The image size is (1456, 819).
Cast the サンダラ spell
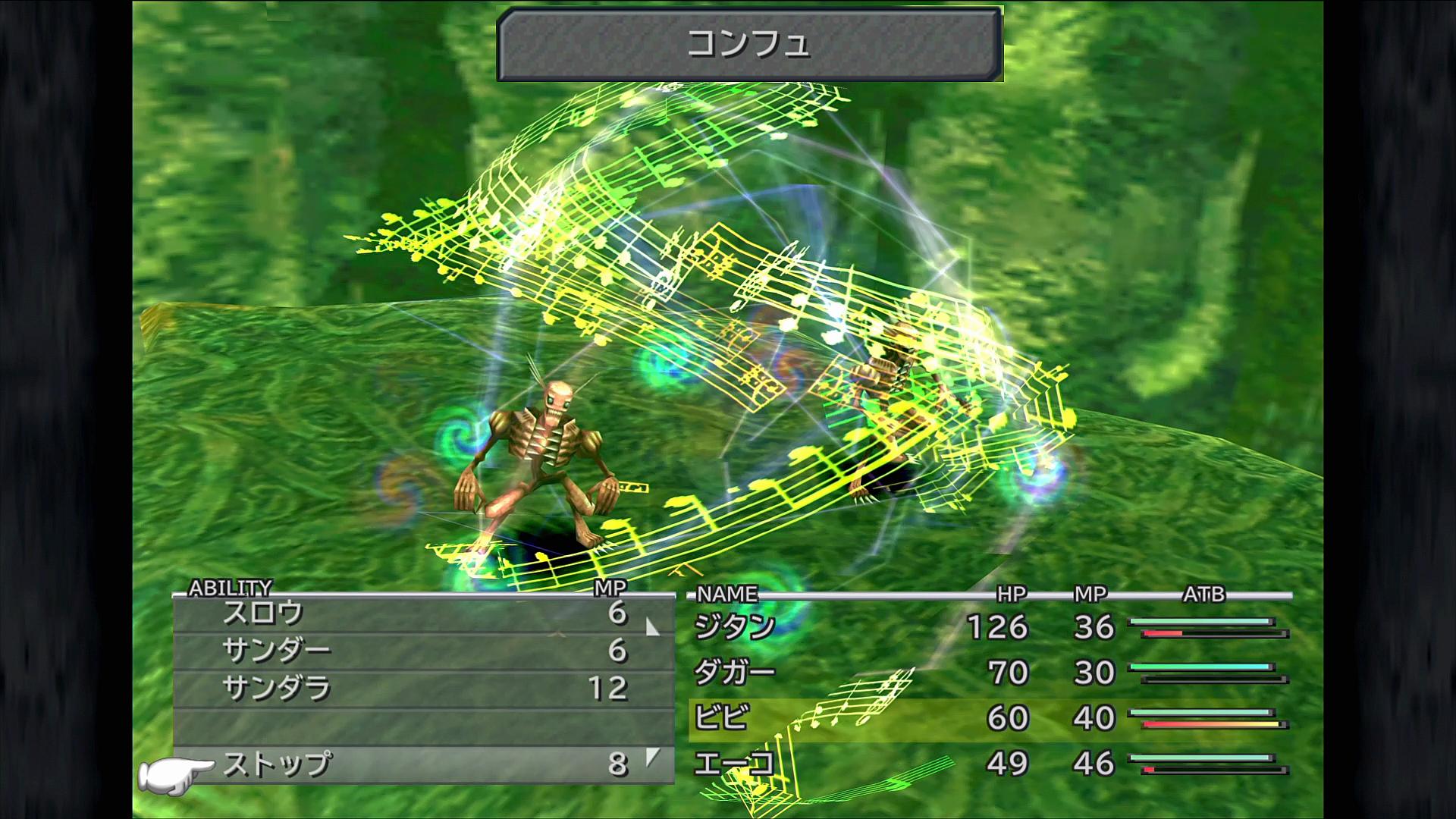(x=276, y=689)
